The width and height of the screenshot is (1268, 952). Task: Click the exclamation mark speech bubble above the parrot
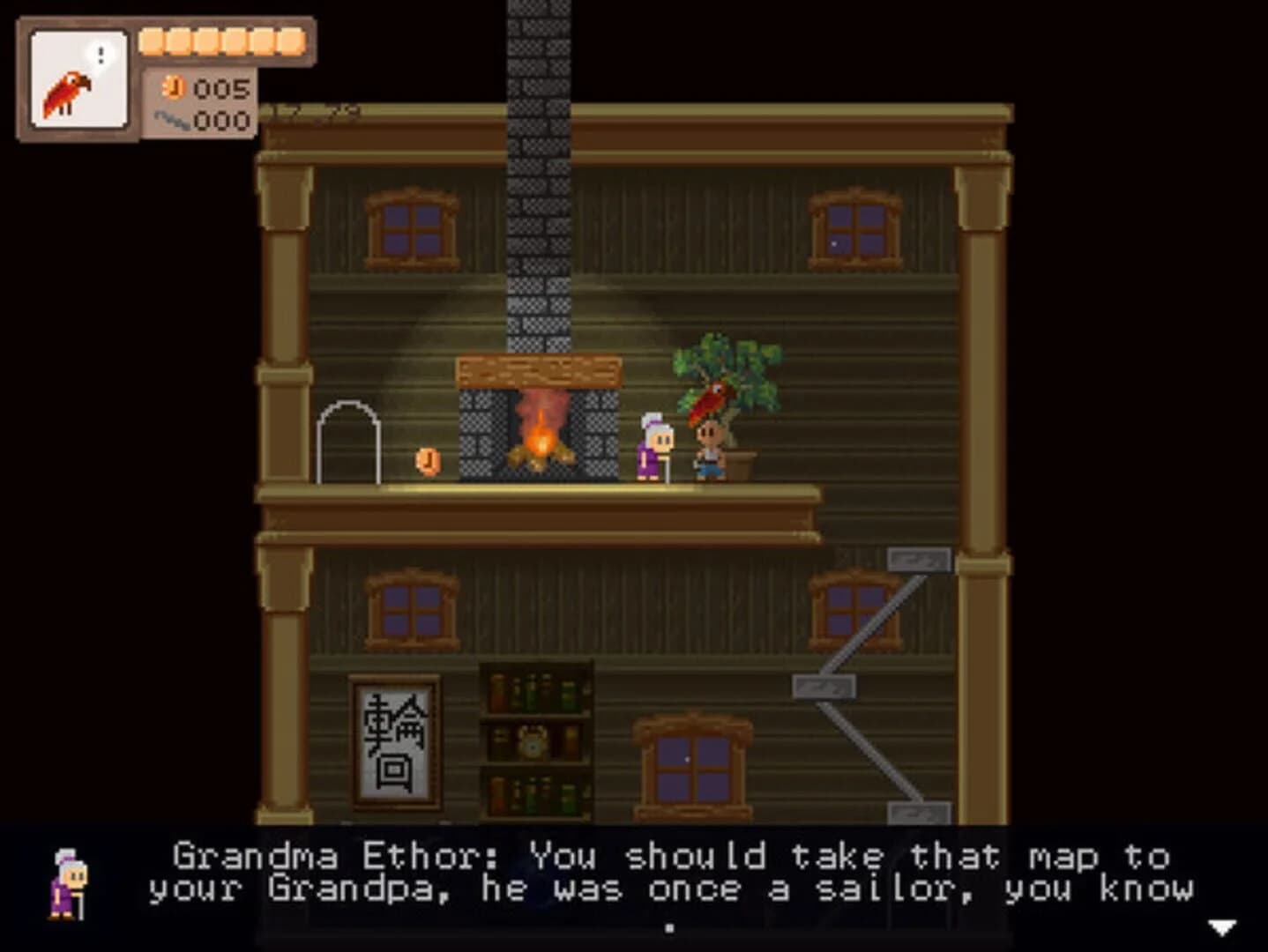click(100, 55)
